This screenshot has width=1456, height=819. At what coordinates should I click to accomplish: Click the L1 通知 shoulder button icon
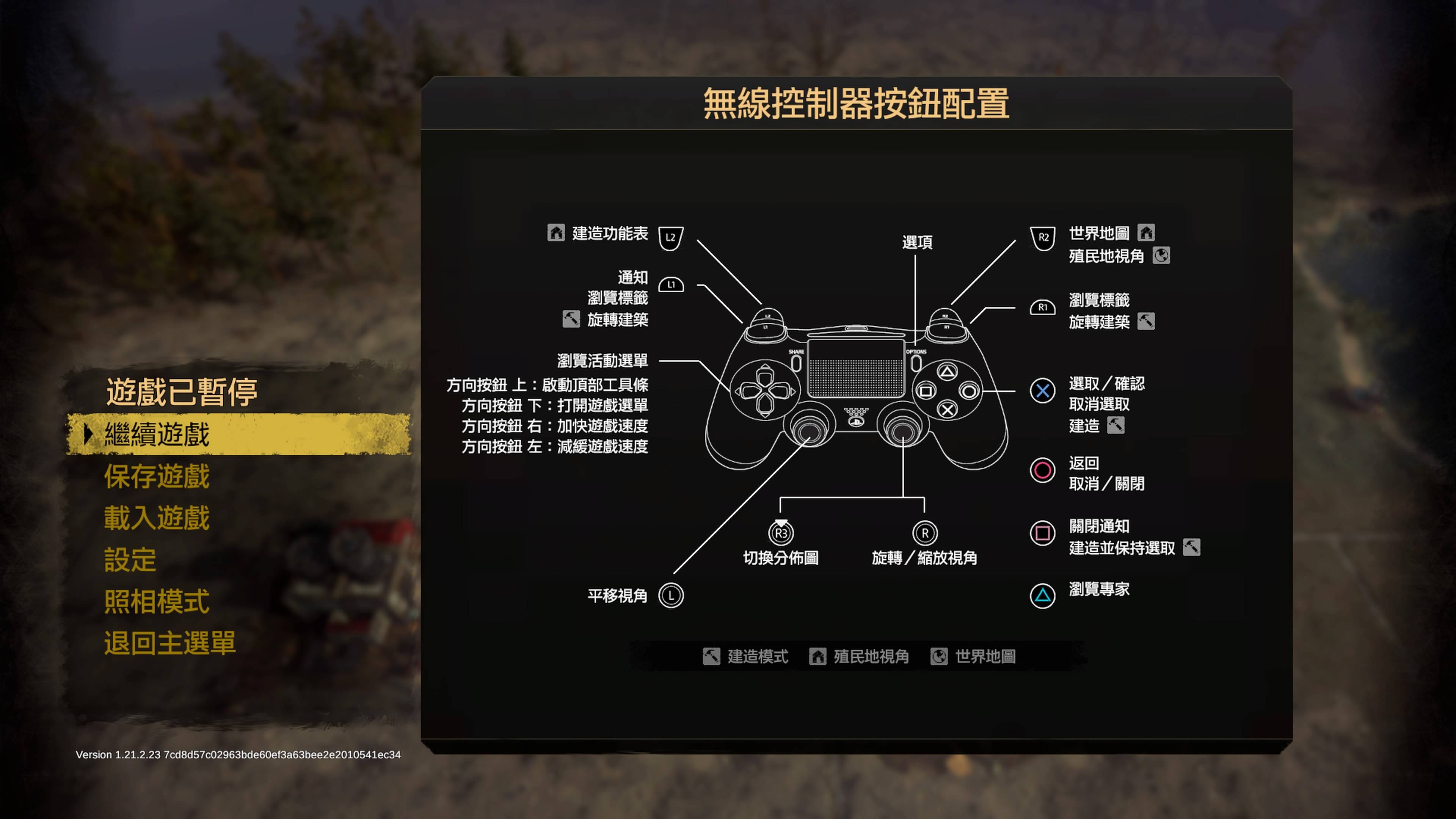click(672, 285)
